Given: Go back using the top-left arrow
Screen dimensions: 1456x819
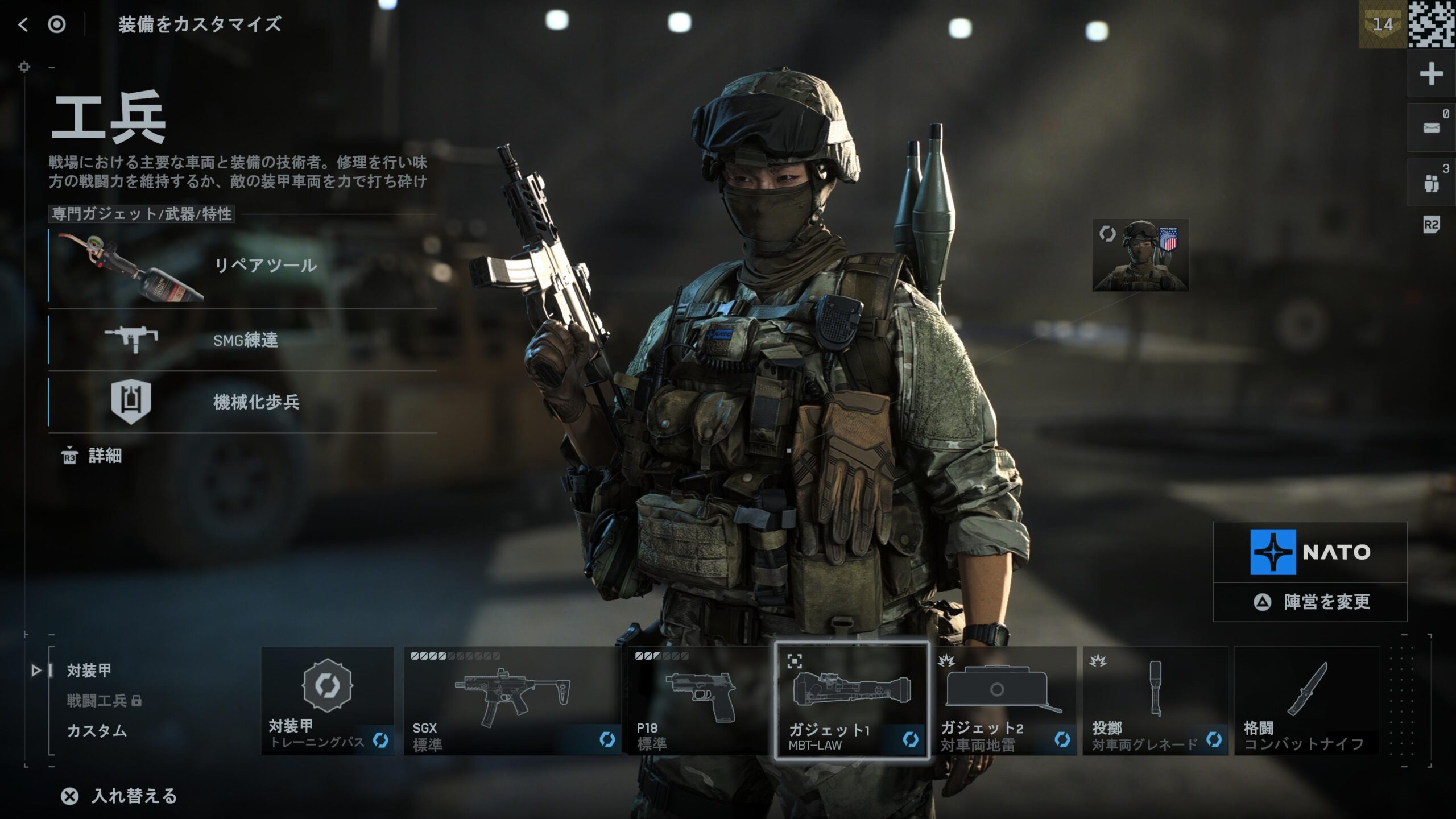Looking at the screenshot, I should [23, 24].
